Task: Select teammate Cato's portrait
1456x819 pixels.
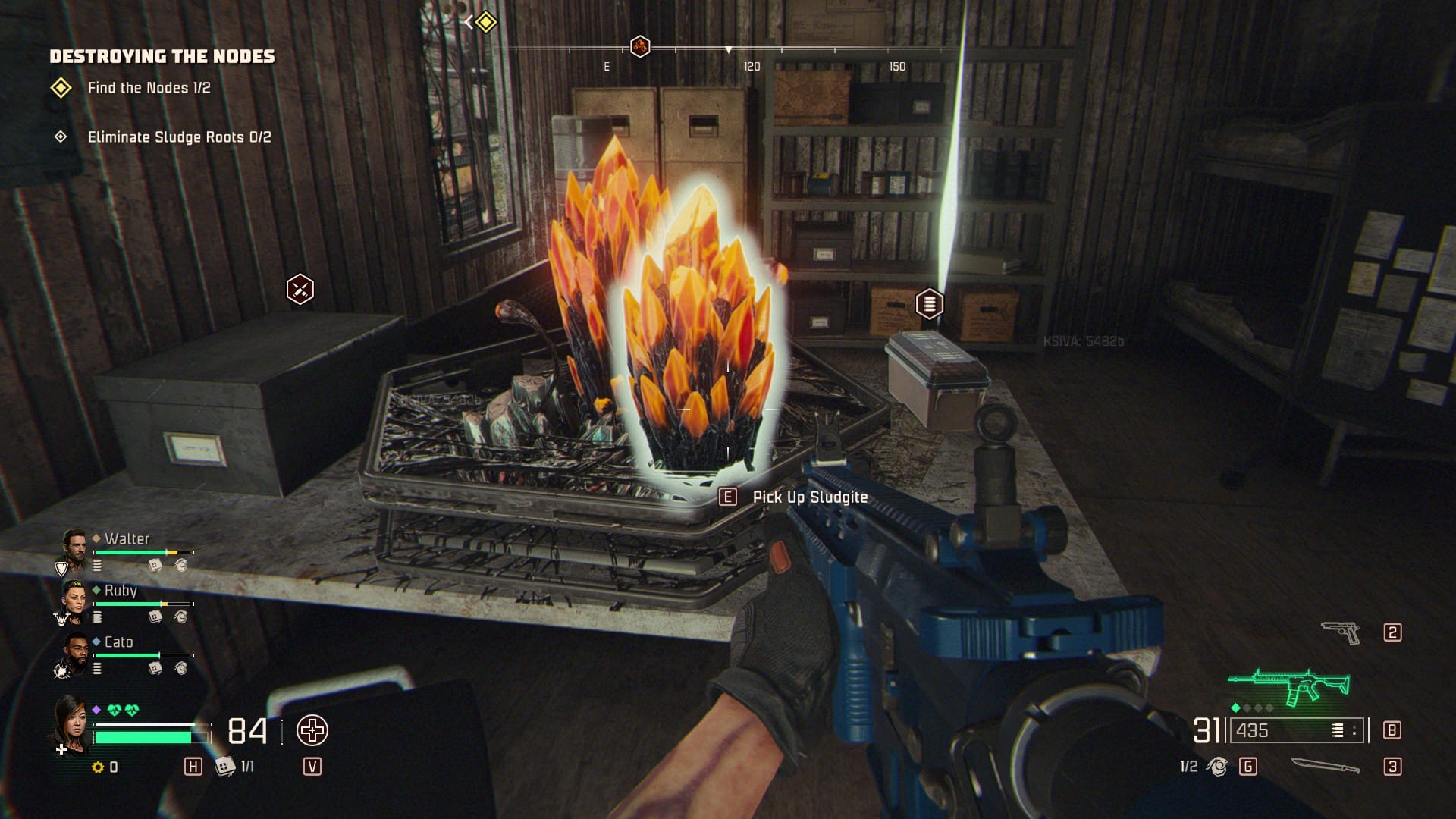Action: tap(74, 651)
